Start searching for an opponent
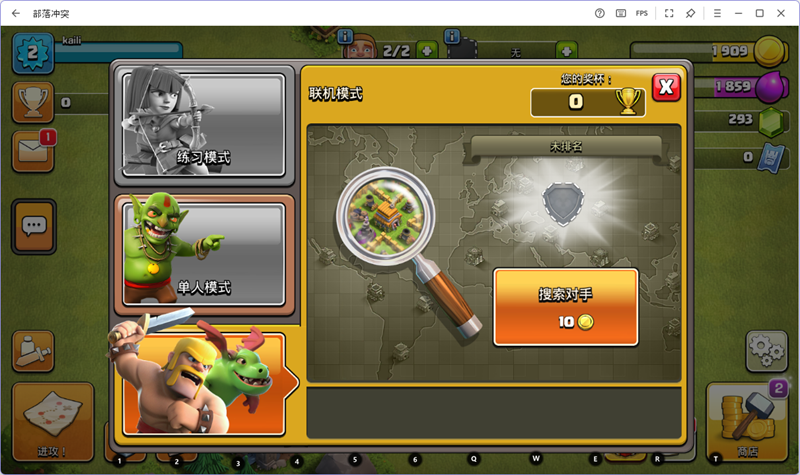 (x=566, y=306)
